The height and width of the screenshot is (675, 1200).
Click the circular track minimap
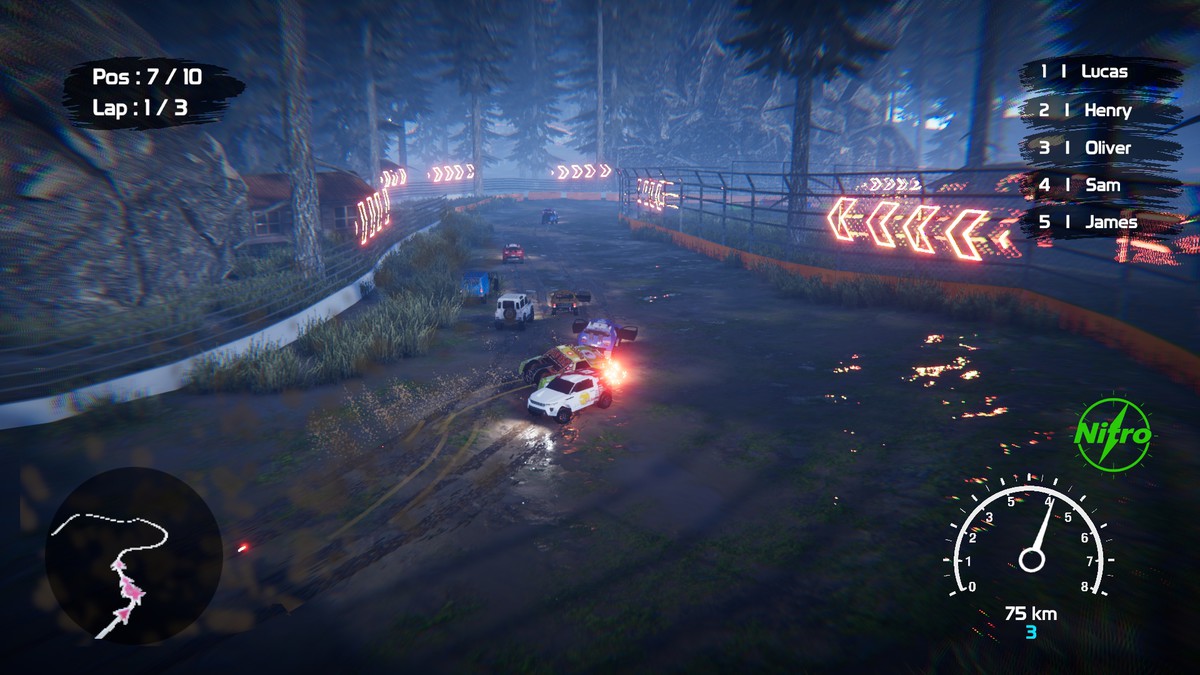coord(133,555)
